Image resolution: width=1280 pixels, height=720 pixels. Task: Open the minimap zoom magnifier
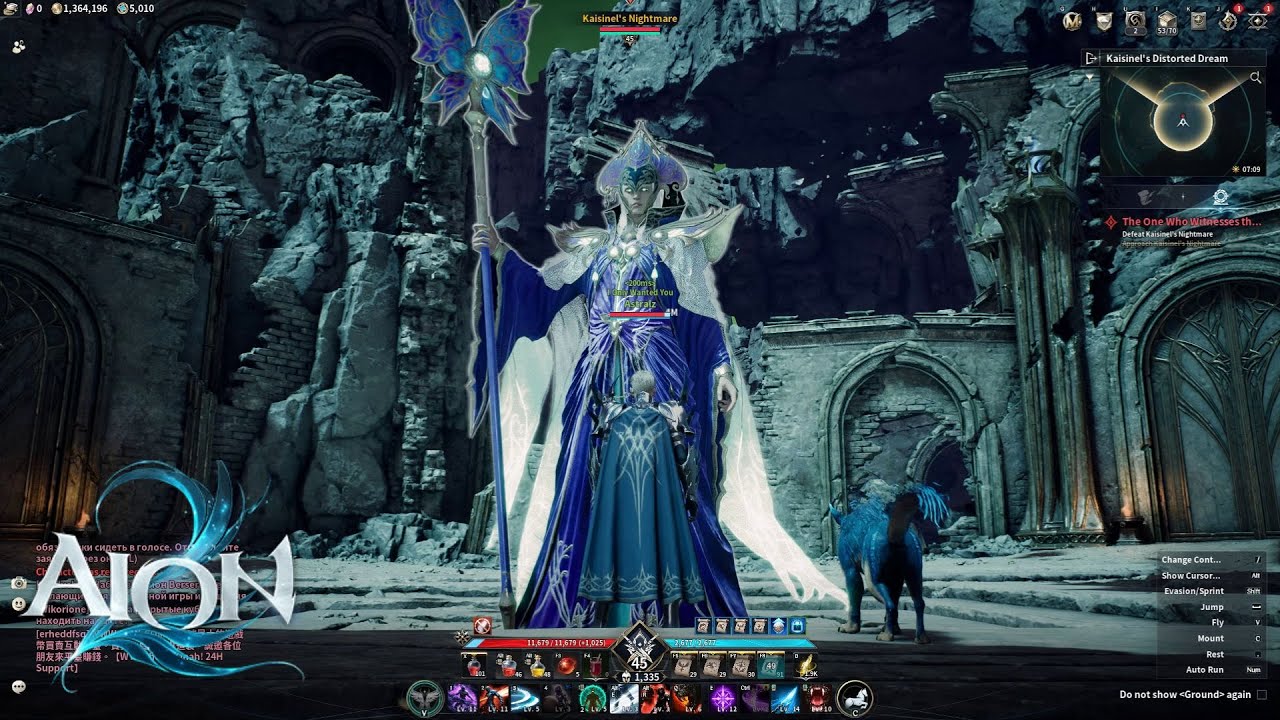pos(1256,78)
